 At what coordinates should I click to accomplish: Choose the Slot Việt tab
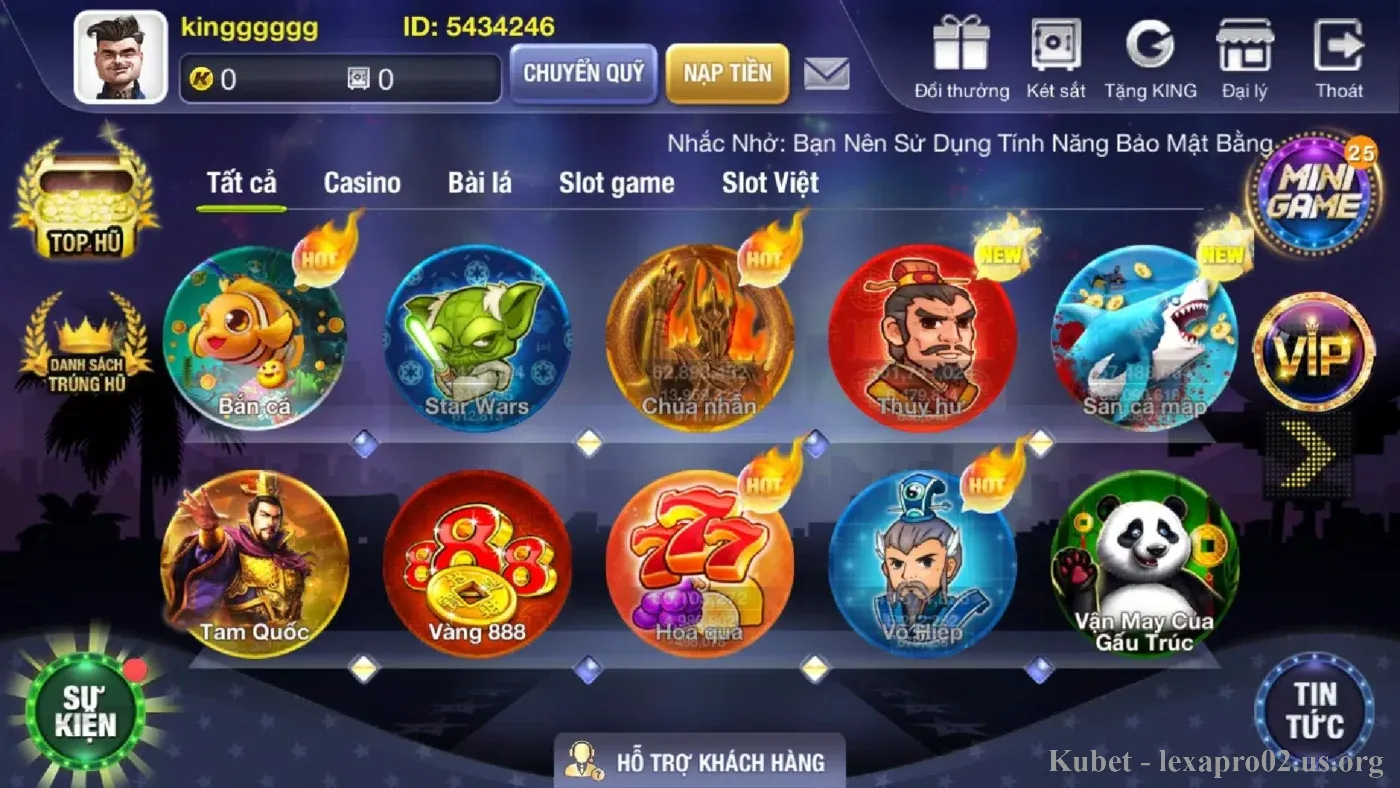770,183
